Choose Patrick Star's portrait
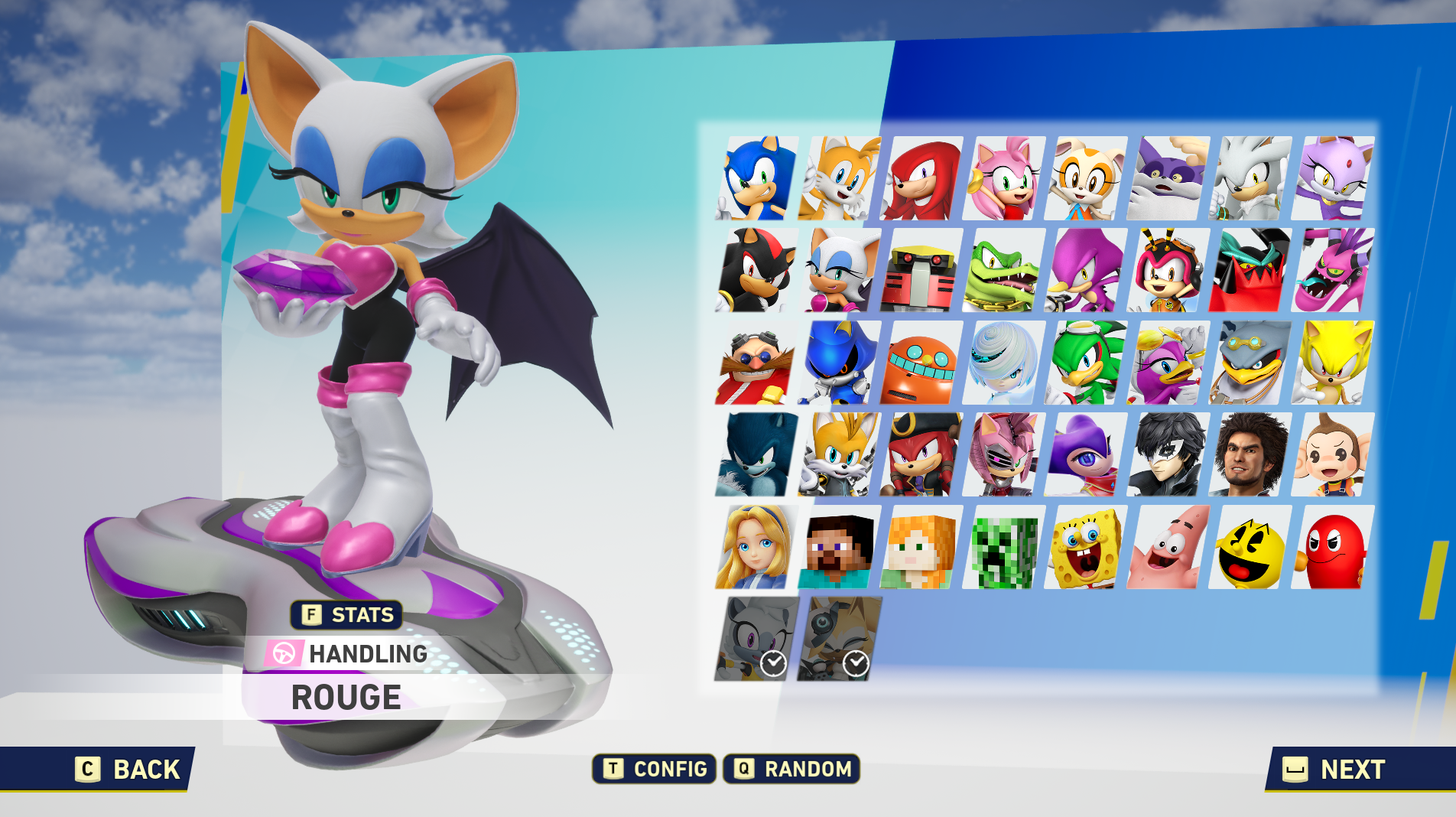The height and width of the screenshot is (817, 1456). coord(1168,548)
